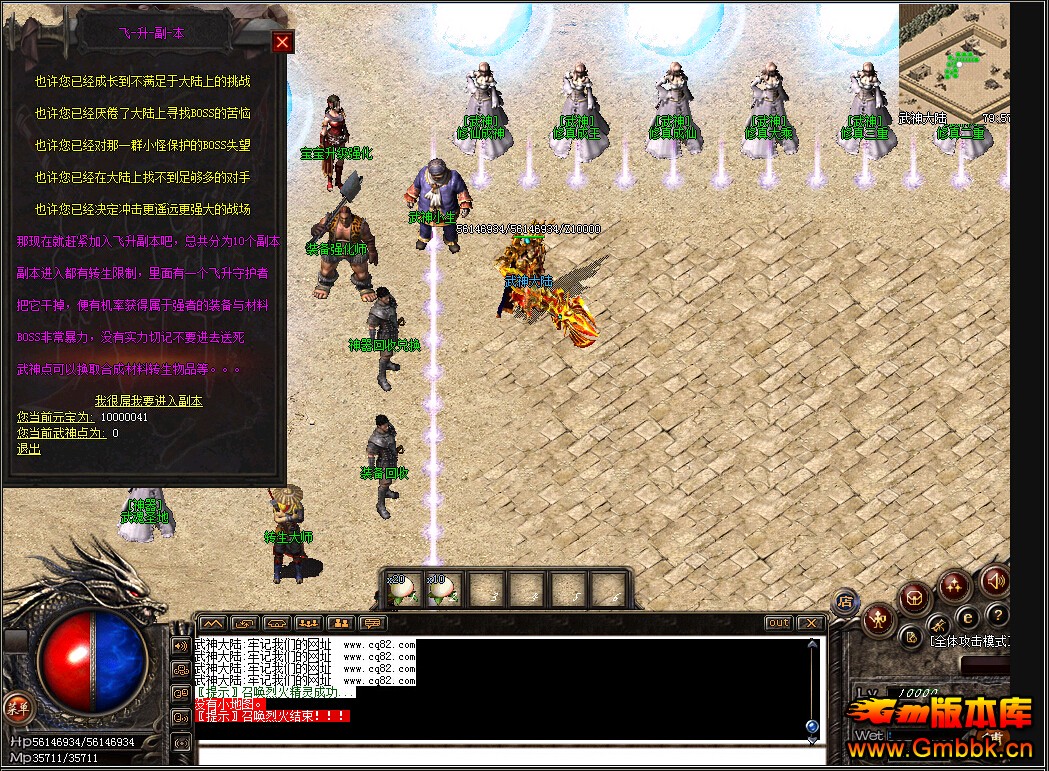Close the chat panel with X button
This screenshot has height=771, width=1049.
[811, 623]
